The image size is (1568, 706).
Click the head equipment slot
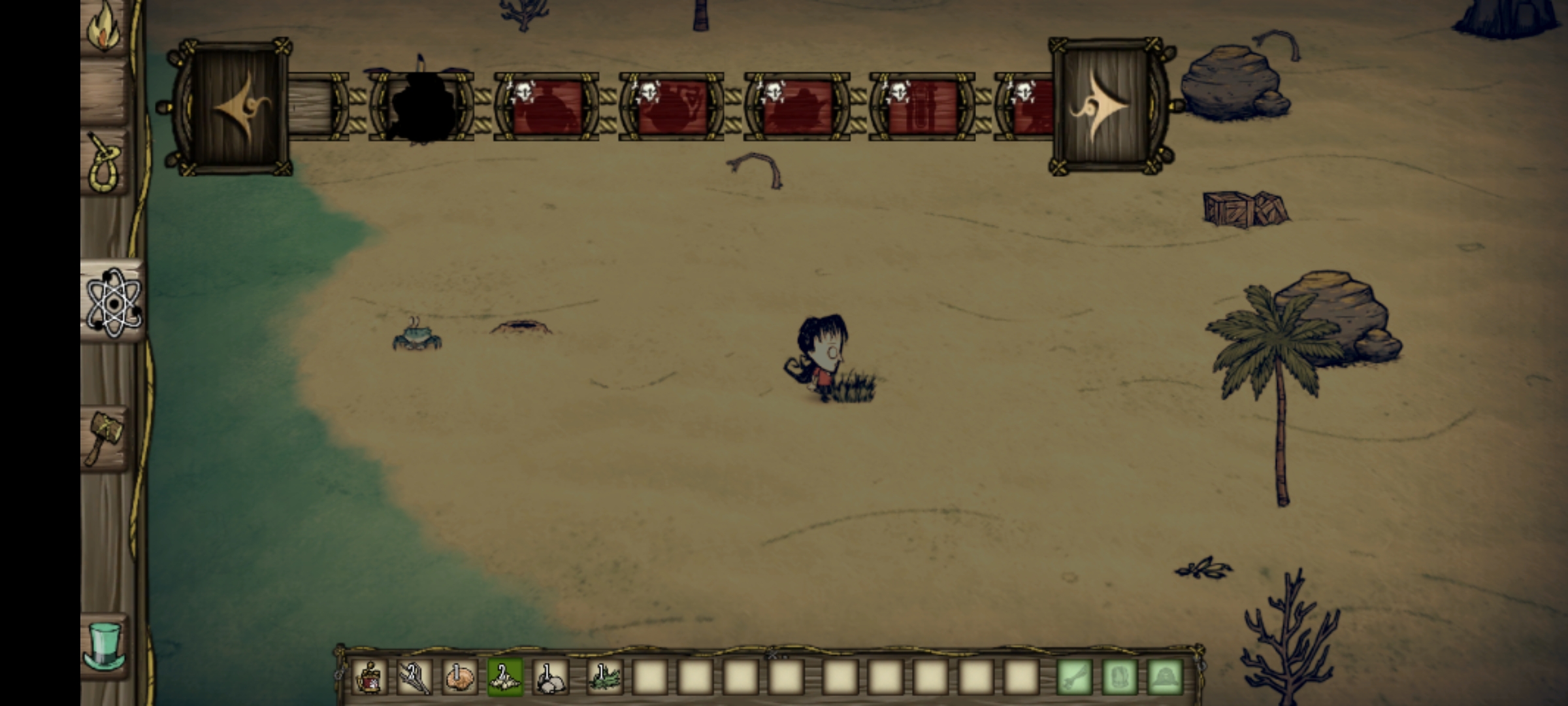(1165, 677)
